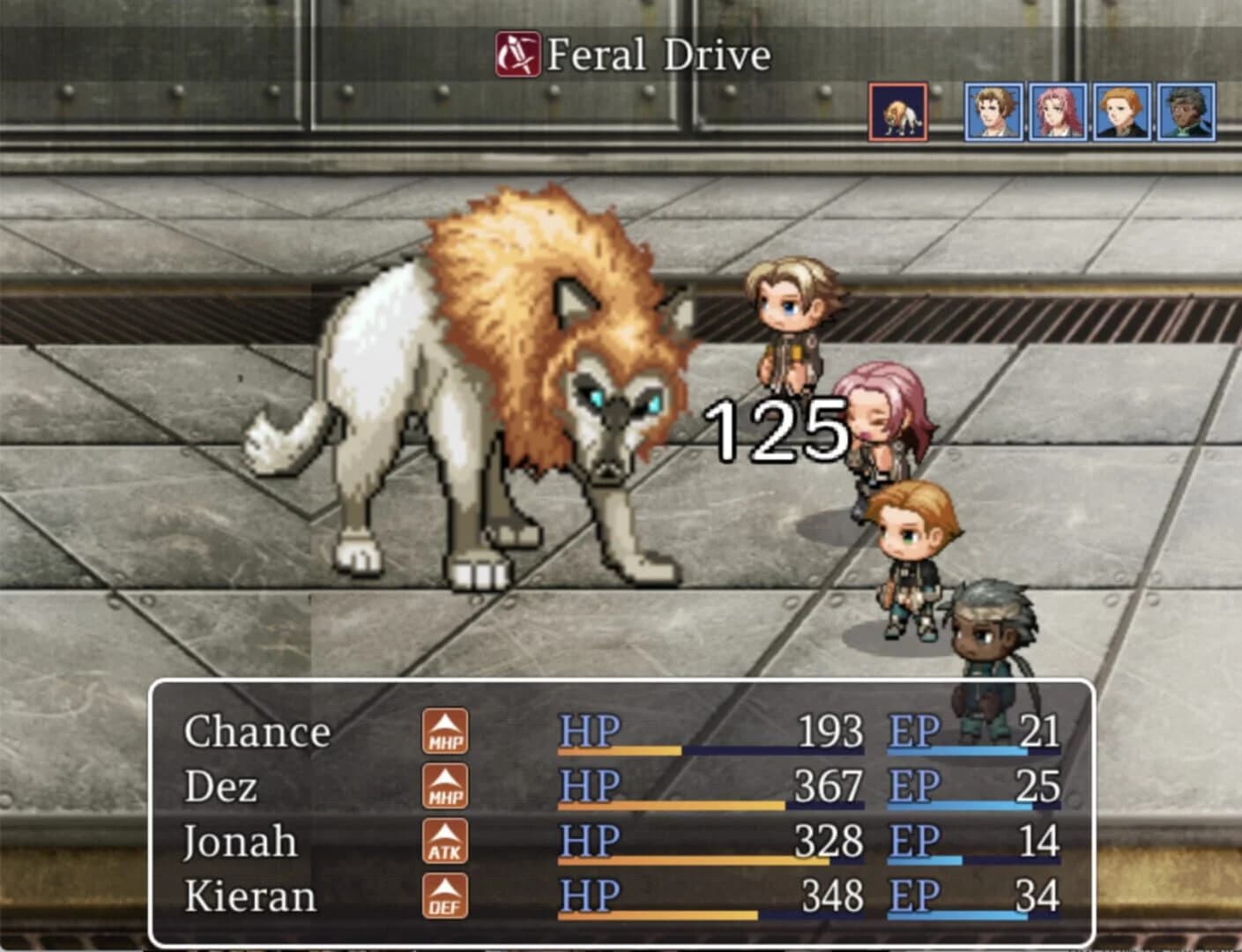
Task: Select Chance's MHP buff icon
Action: [446, 733]
